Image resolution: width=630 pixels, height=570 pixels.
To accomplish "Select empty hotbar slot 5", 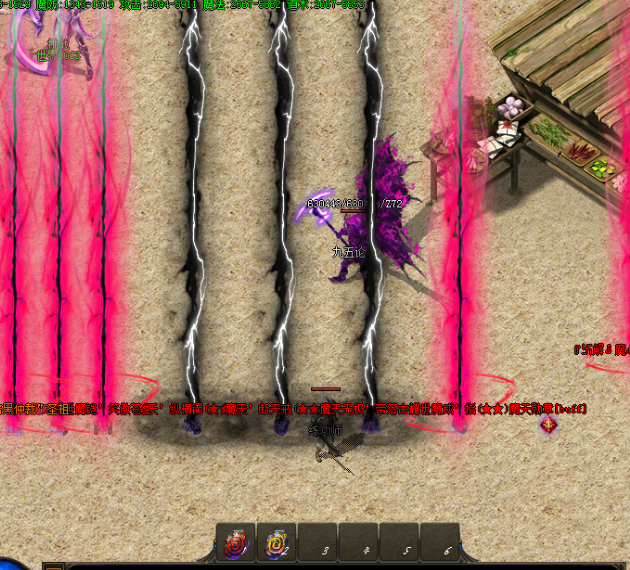I will [400, 543].
